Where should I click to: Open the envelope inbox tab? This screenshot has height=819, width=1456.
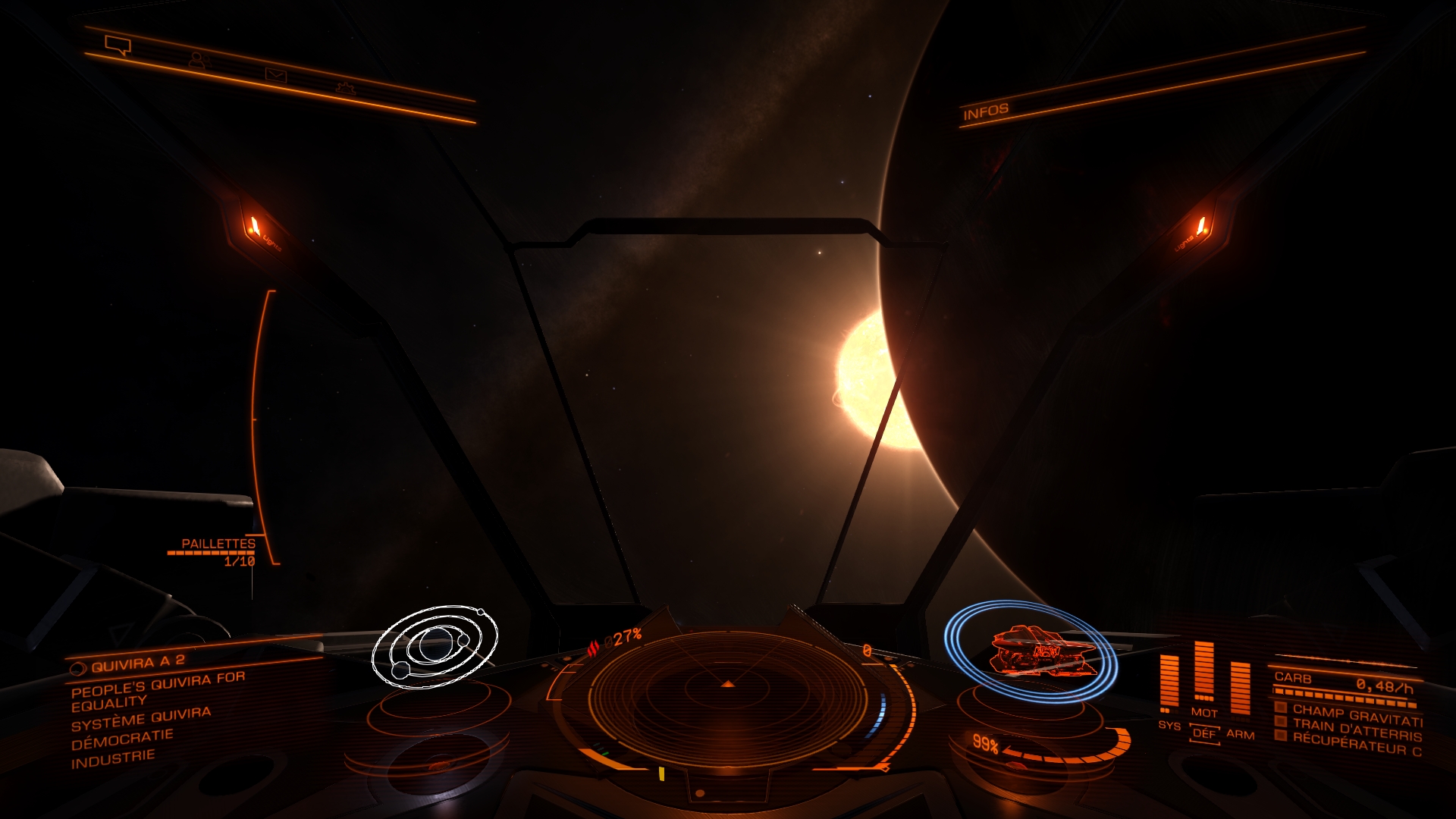point(275,74)
